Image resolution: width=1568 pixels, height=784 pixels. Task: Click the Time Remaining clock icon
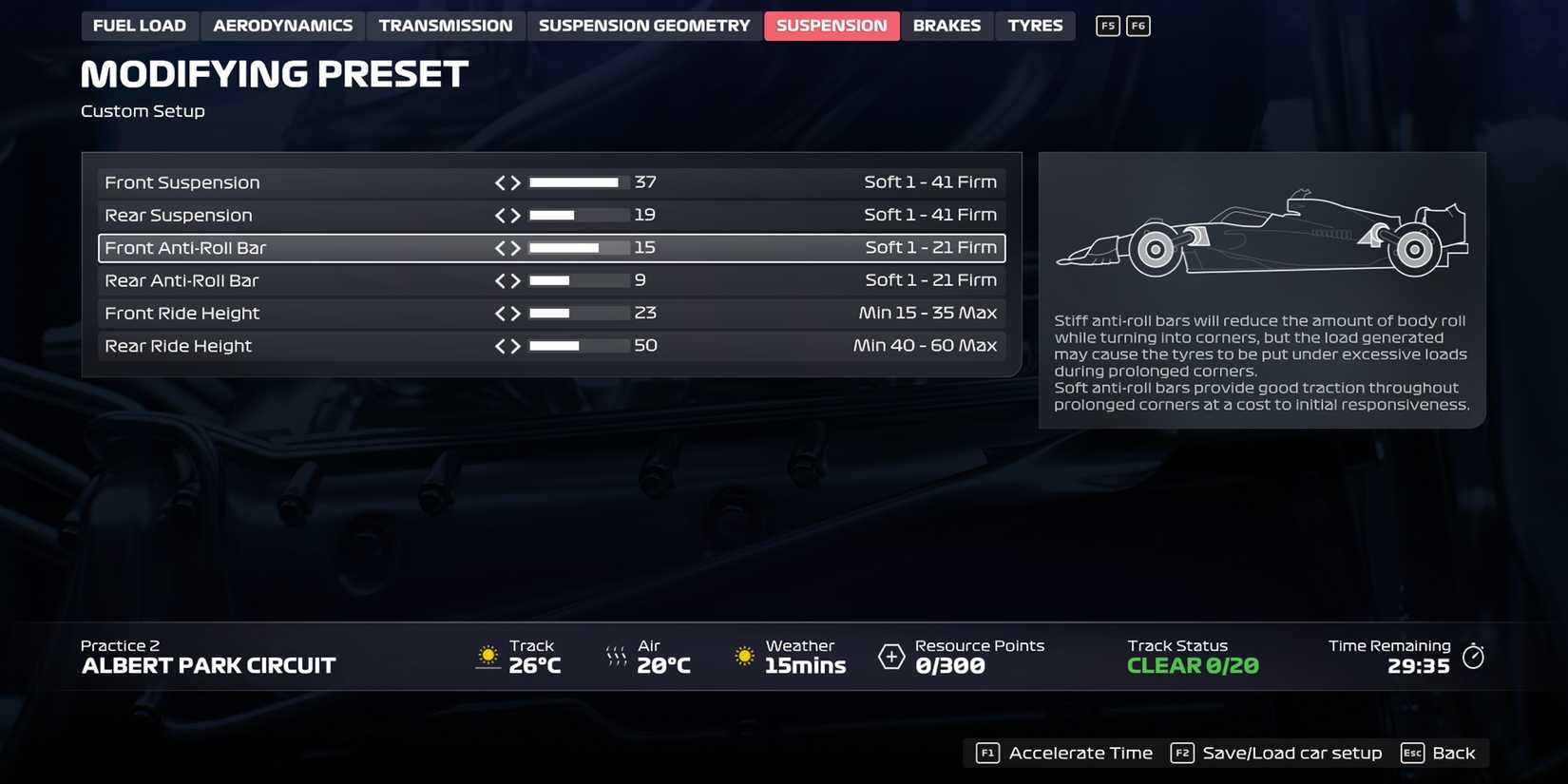point(1474,656)
